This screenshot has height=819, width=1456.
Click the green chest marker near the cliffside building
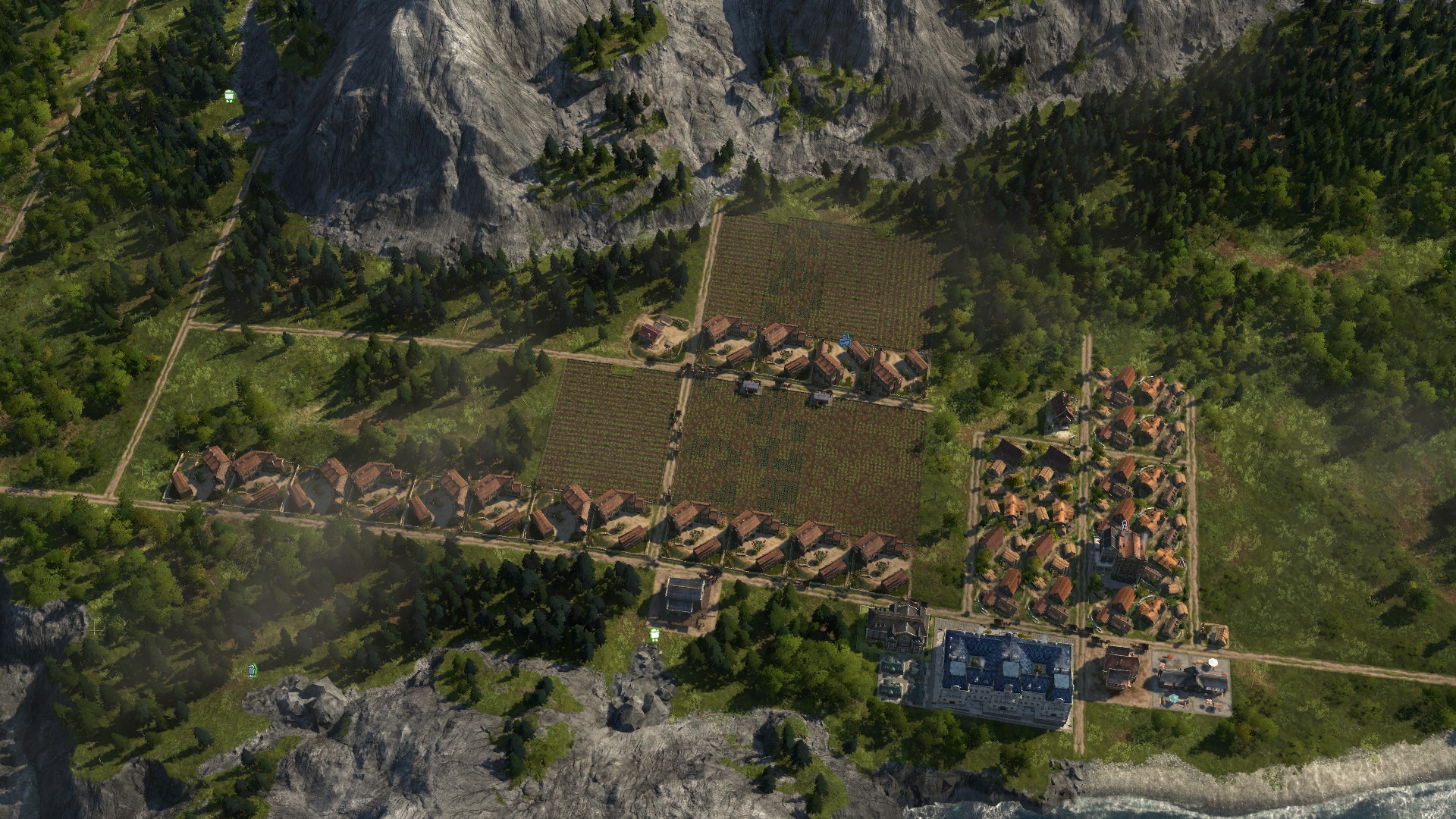tap(654, 632)
